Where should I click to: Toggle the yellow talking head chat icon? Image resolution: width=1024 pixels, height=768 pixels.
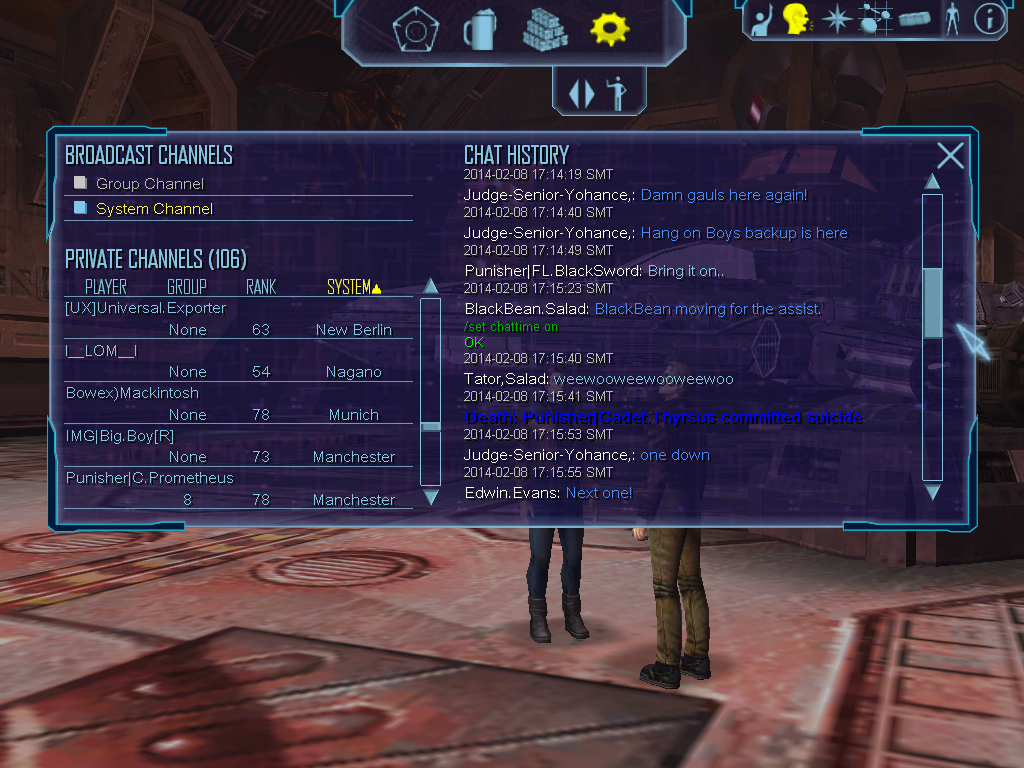click(796, 18)
